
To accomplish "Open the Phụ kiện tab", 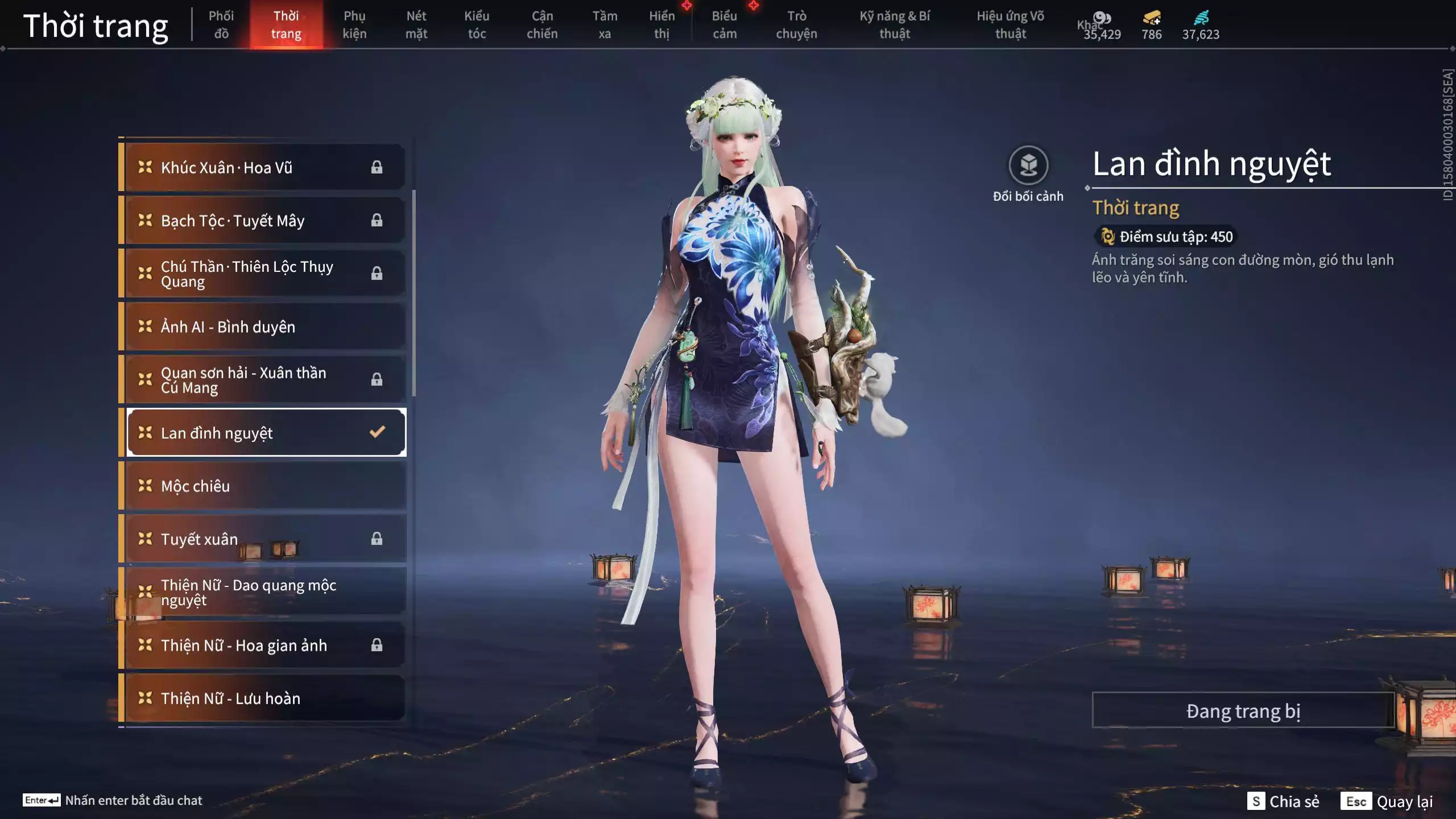I will pyautogui.click(x=354, y=25).
